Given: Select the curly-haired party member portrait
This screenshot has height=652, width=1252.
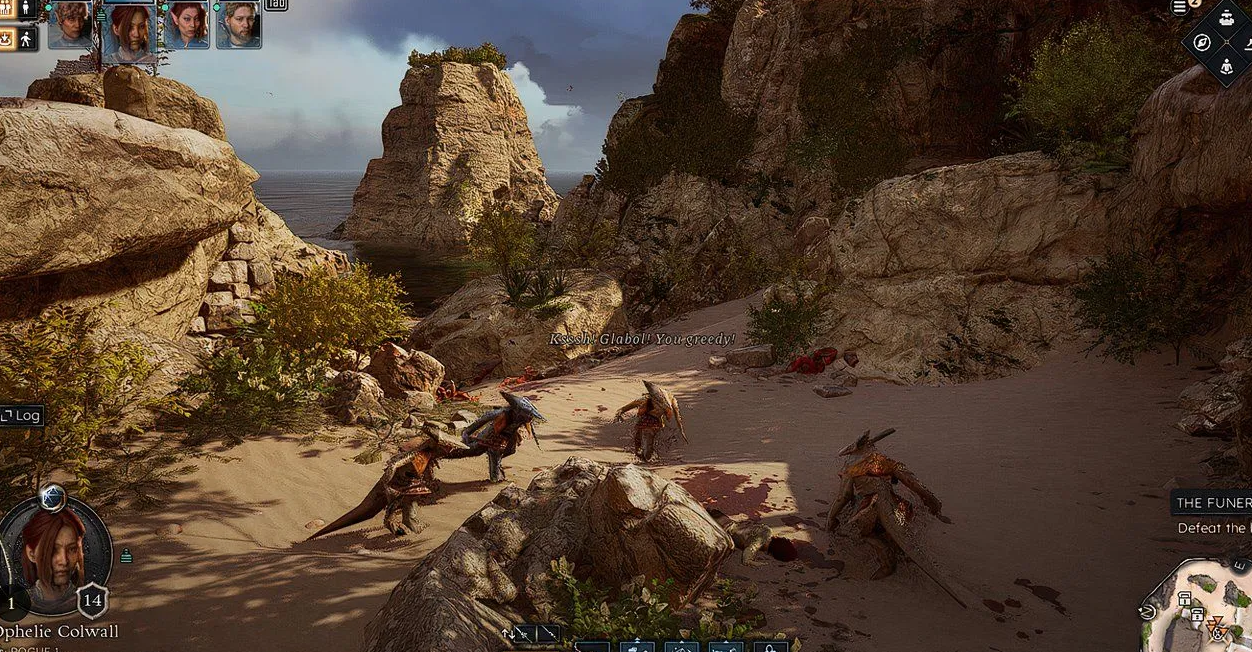Looking at the screenshot, I should tap(71, 24).
